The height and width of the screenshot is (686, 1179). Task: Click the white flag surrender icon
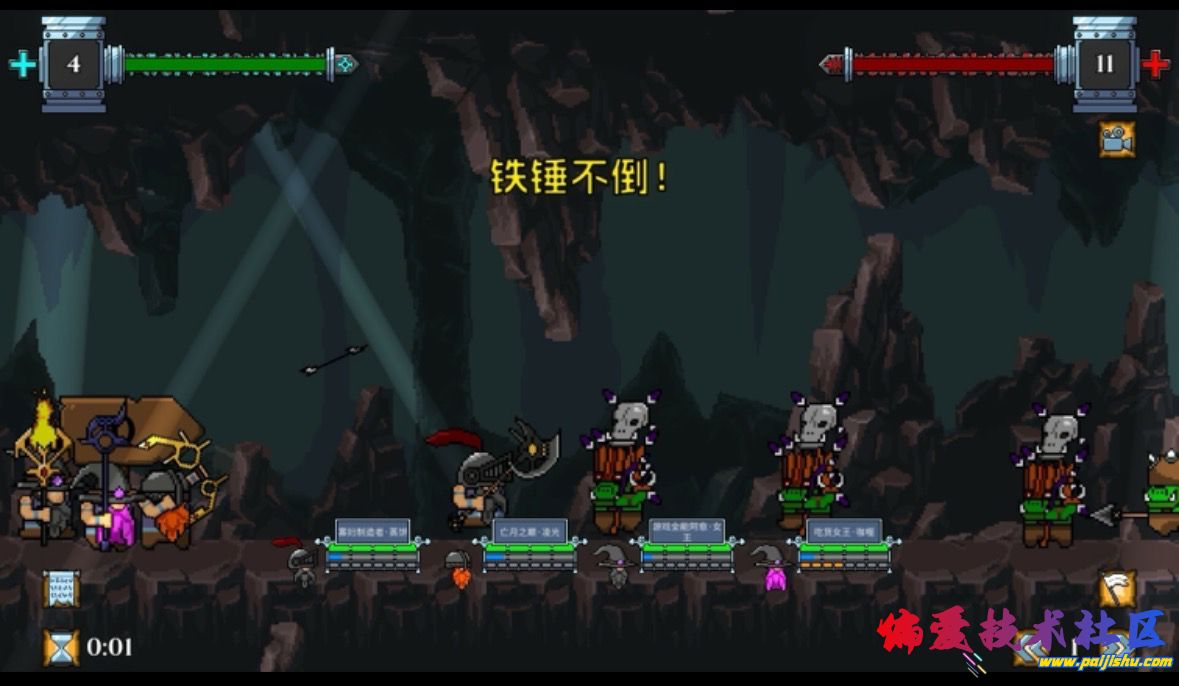pyautogui.click(x=1117, y=589)
